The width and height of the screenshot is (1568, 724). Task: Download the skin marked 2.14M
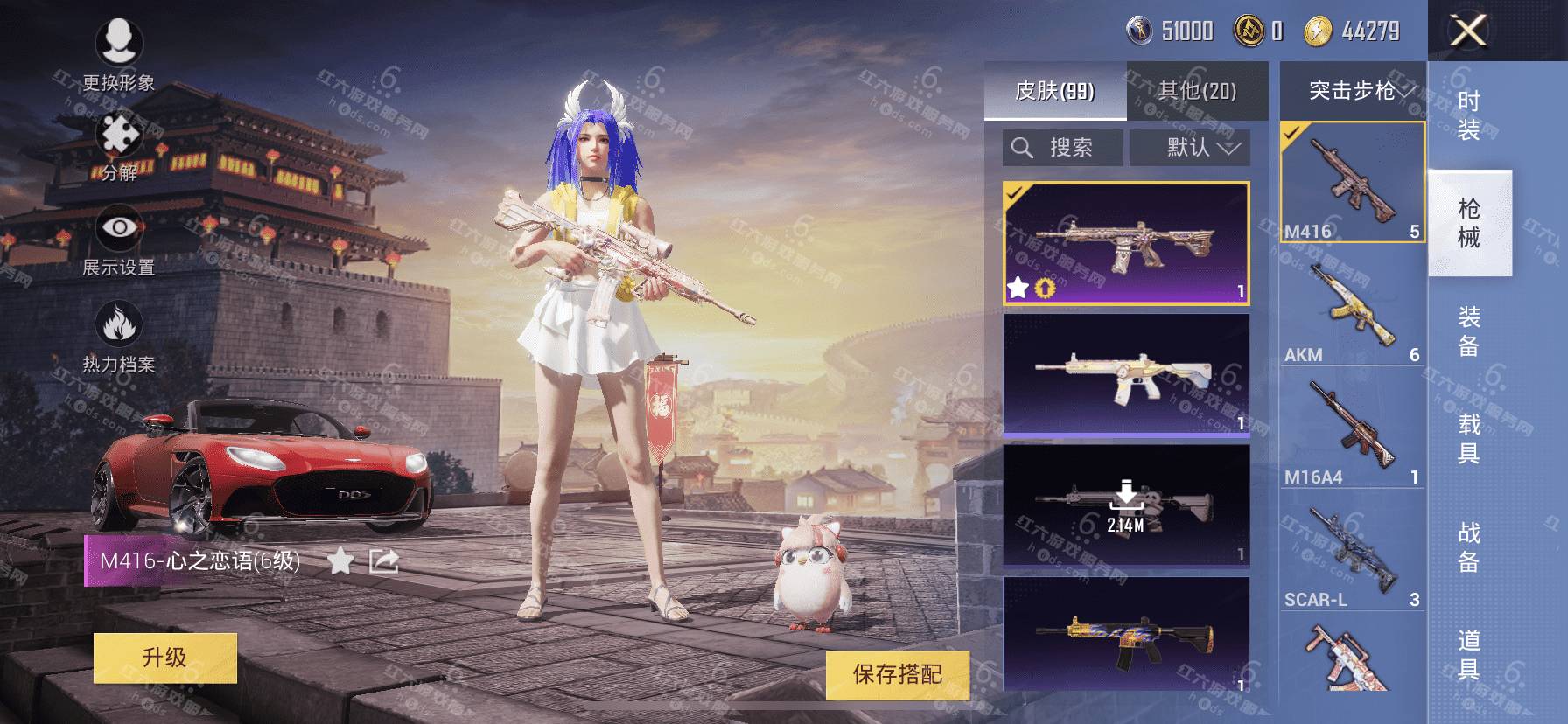(x=1126, y=505)
